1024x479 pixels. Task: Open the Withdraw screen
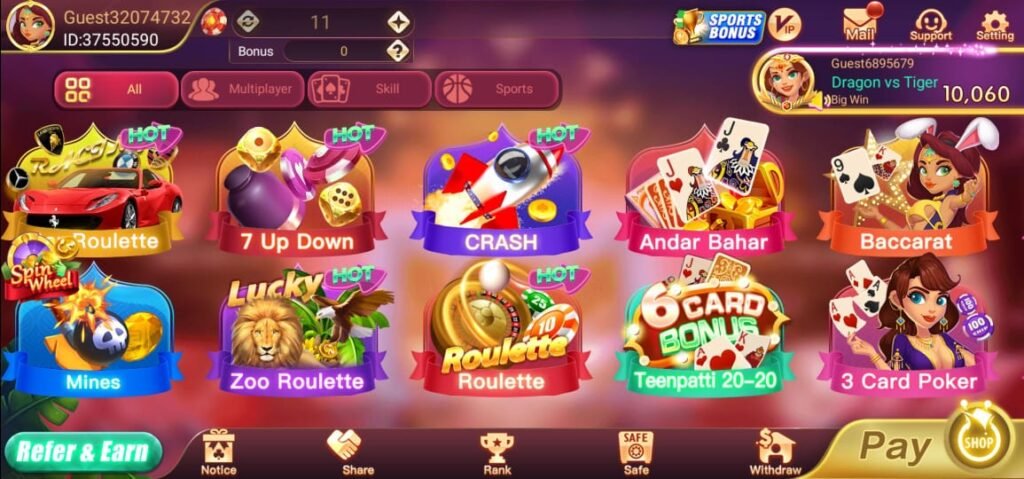coord(775,452)
